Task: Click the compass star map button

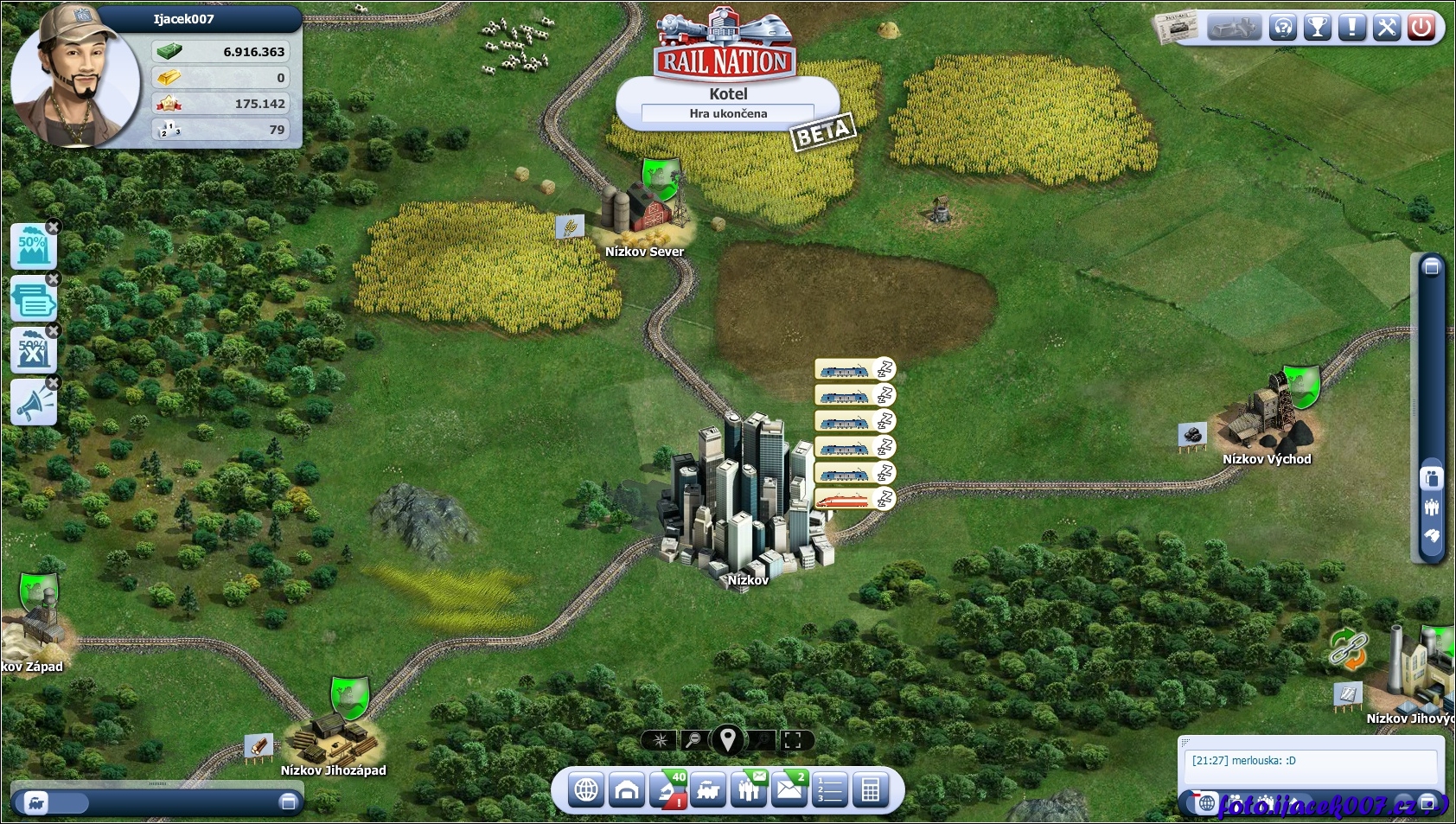Action: [x=661, y=740]
